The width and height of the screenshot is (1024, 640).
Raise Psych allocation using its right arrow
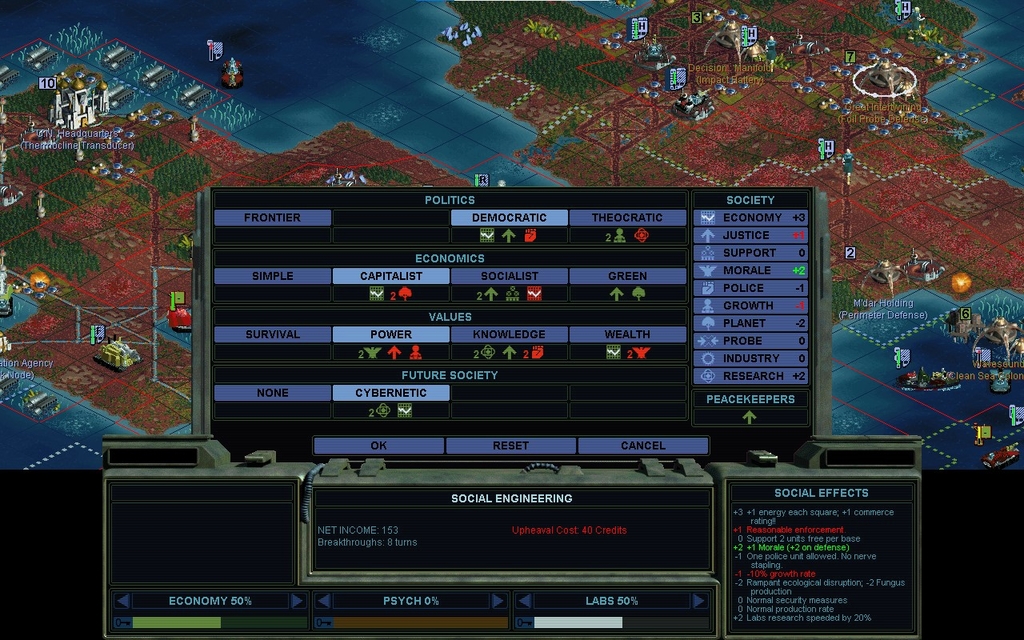[x=498, y=601]
